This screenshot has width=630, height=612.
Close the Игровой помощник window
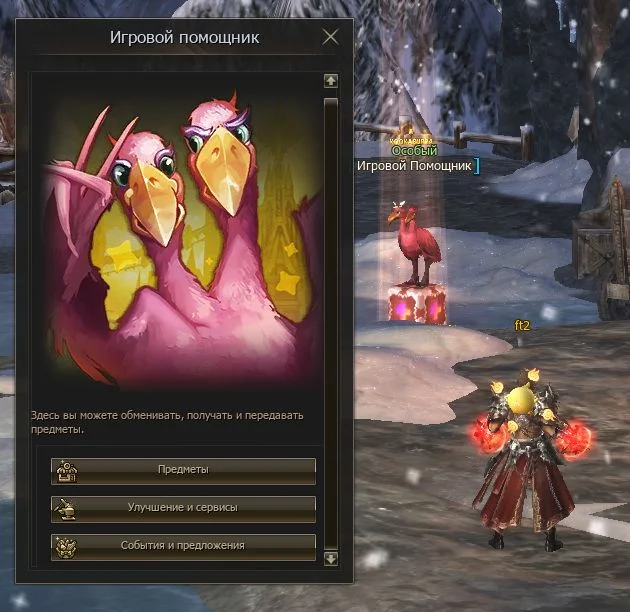click(x=331, y=38)
